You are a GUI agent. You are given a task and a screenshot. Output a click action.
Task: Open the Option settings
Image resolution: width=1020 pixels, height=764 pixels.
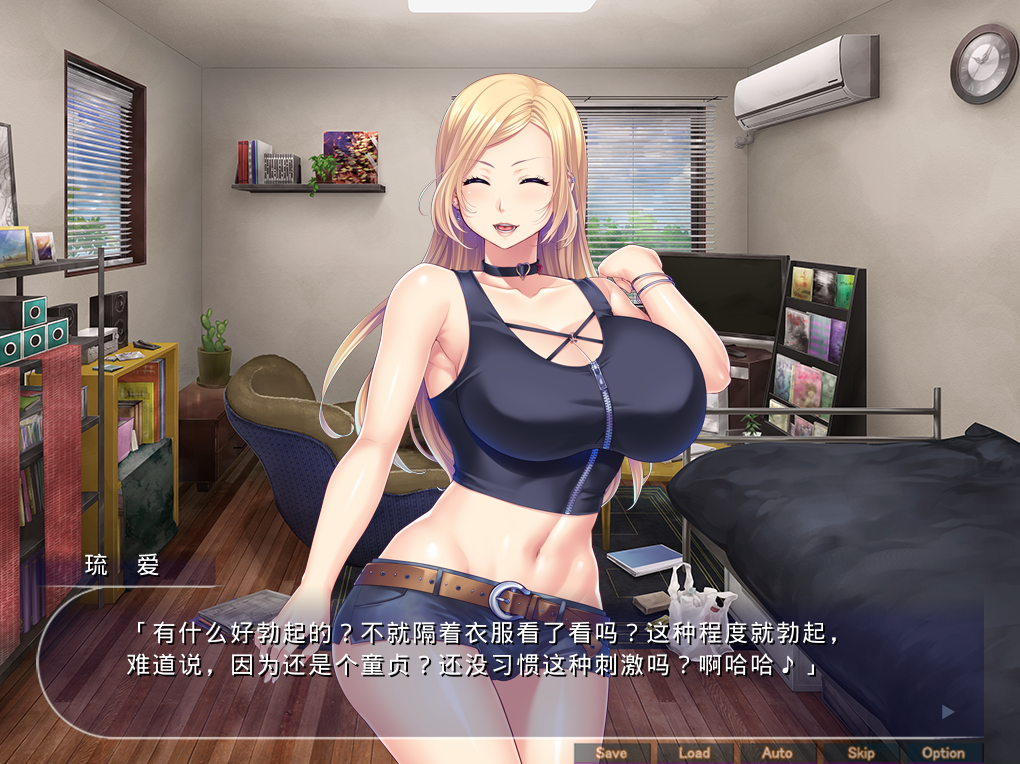pyautogui.click(x=943, y=753)
